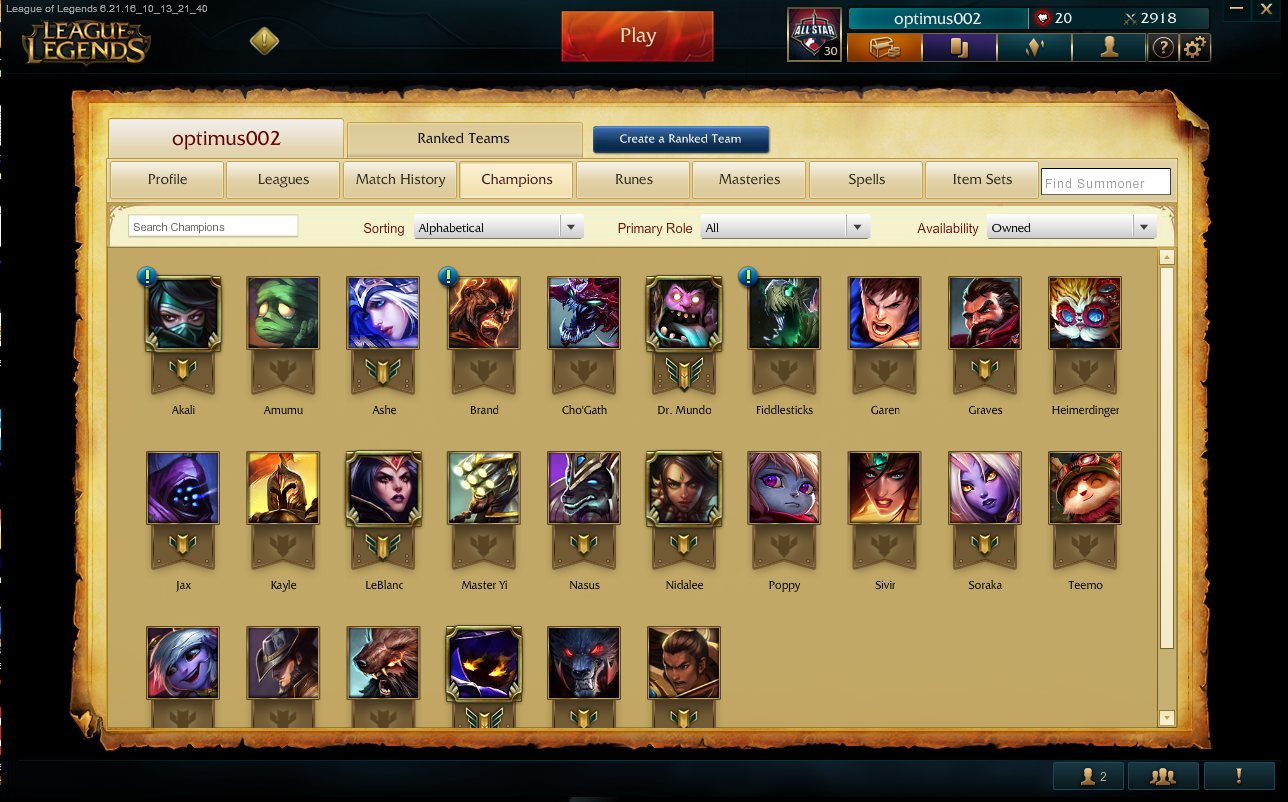Open the Ranked Teams tab

464,139
